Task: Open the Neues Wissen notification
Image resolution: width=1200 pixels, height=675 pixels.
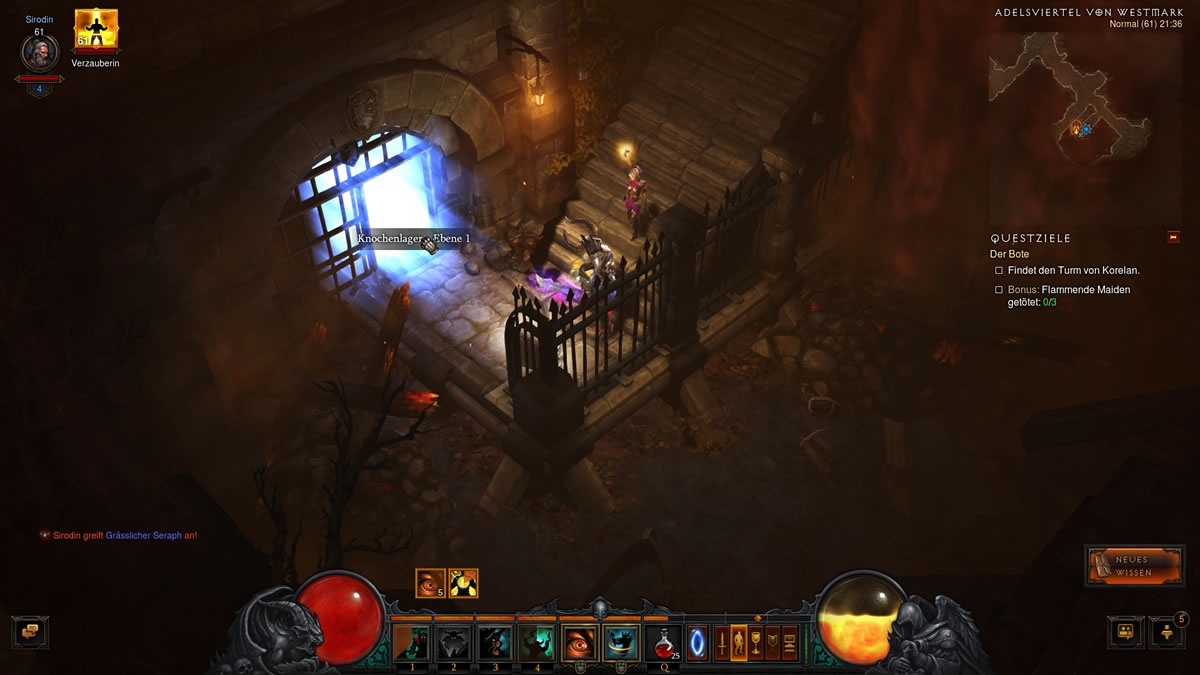Action: point(1134,565)
